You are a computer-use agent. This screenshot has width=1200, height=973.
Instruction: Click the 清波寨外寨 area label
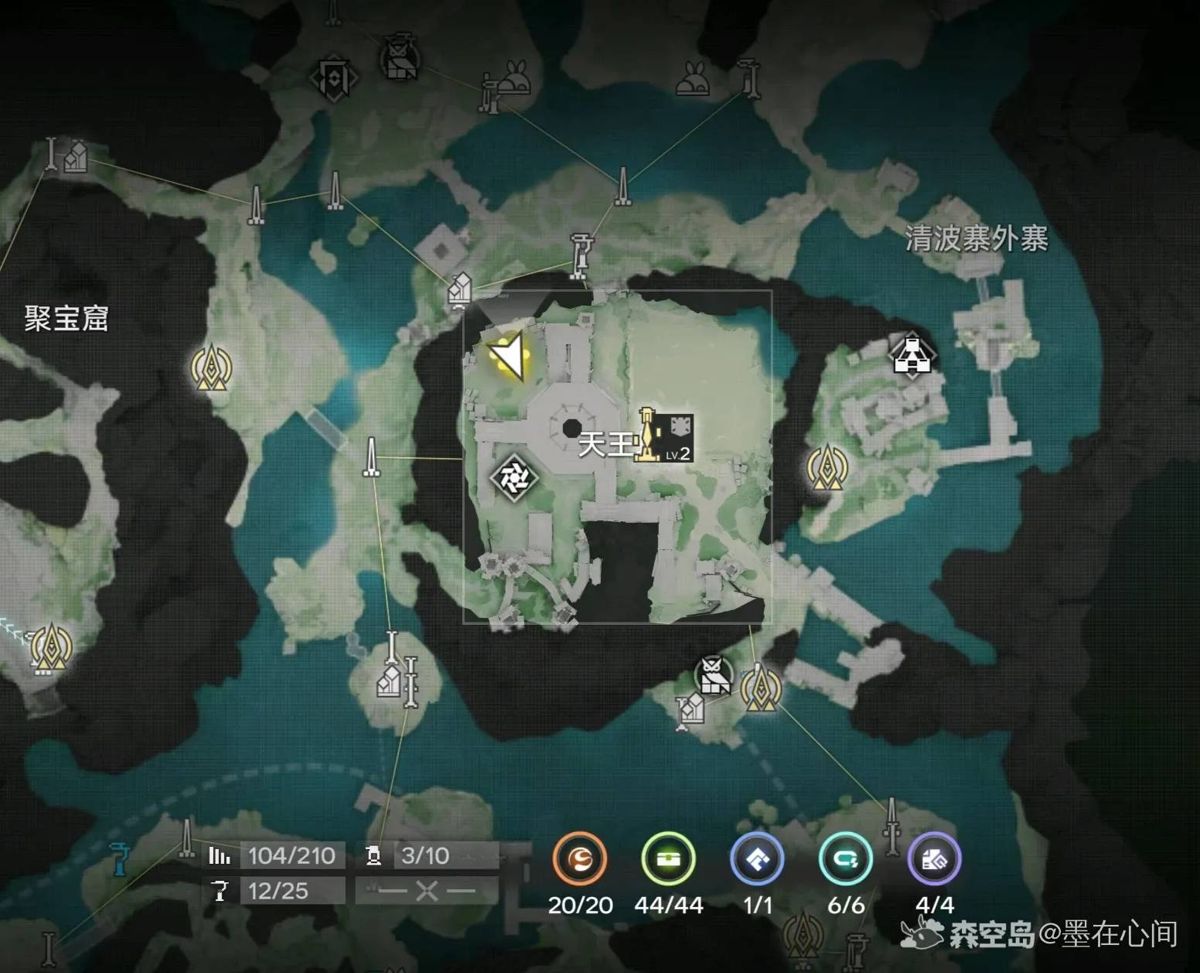click(976, 238)
